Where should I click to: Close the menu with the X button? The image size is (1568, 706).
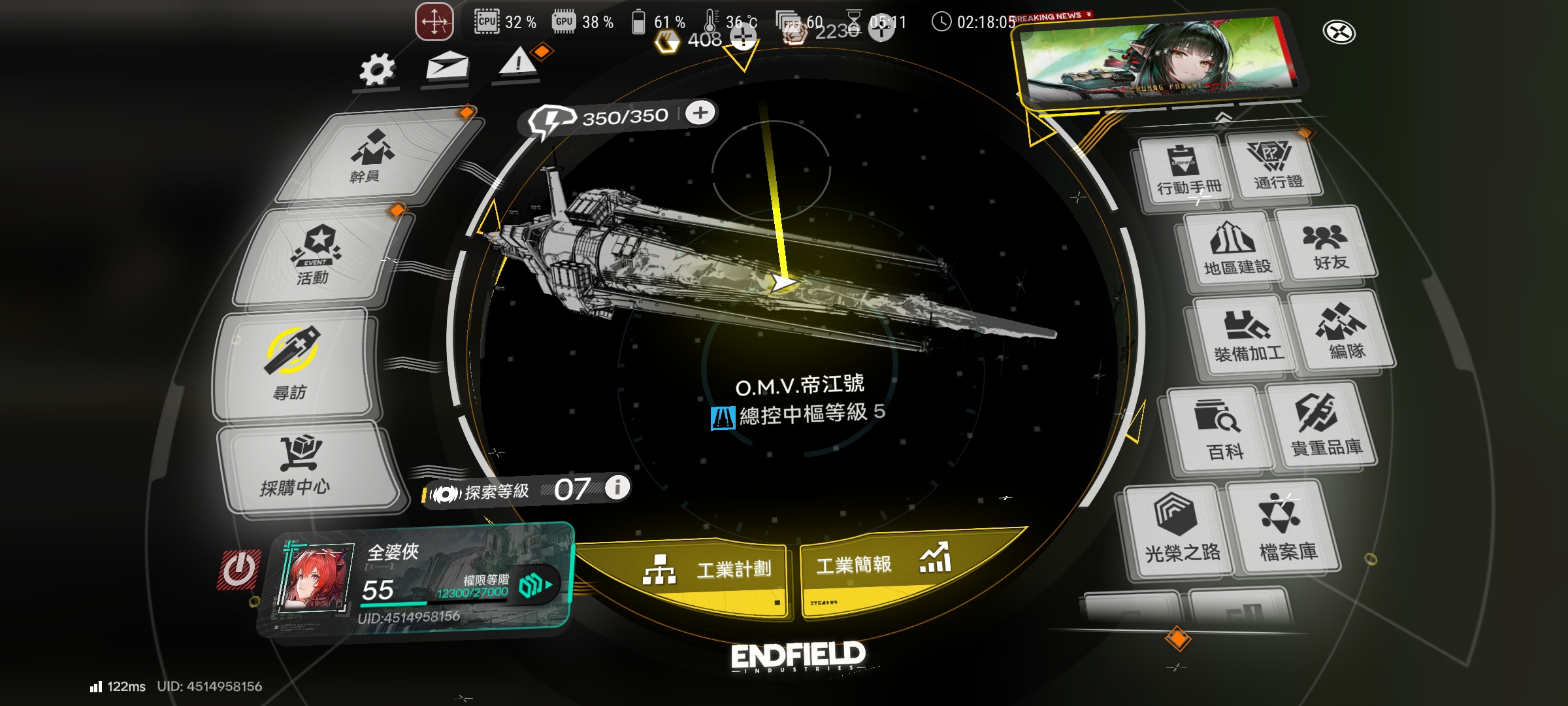coord(1339,31)
